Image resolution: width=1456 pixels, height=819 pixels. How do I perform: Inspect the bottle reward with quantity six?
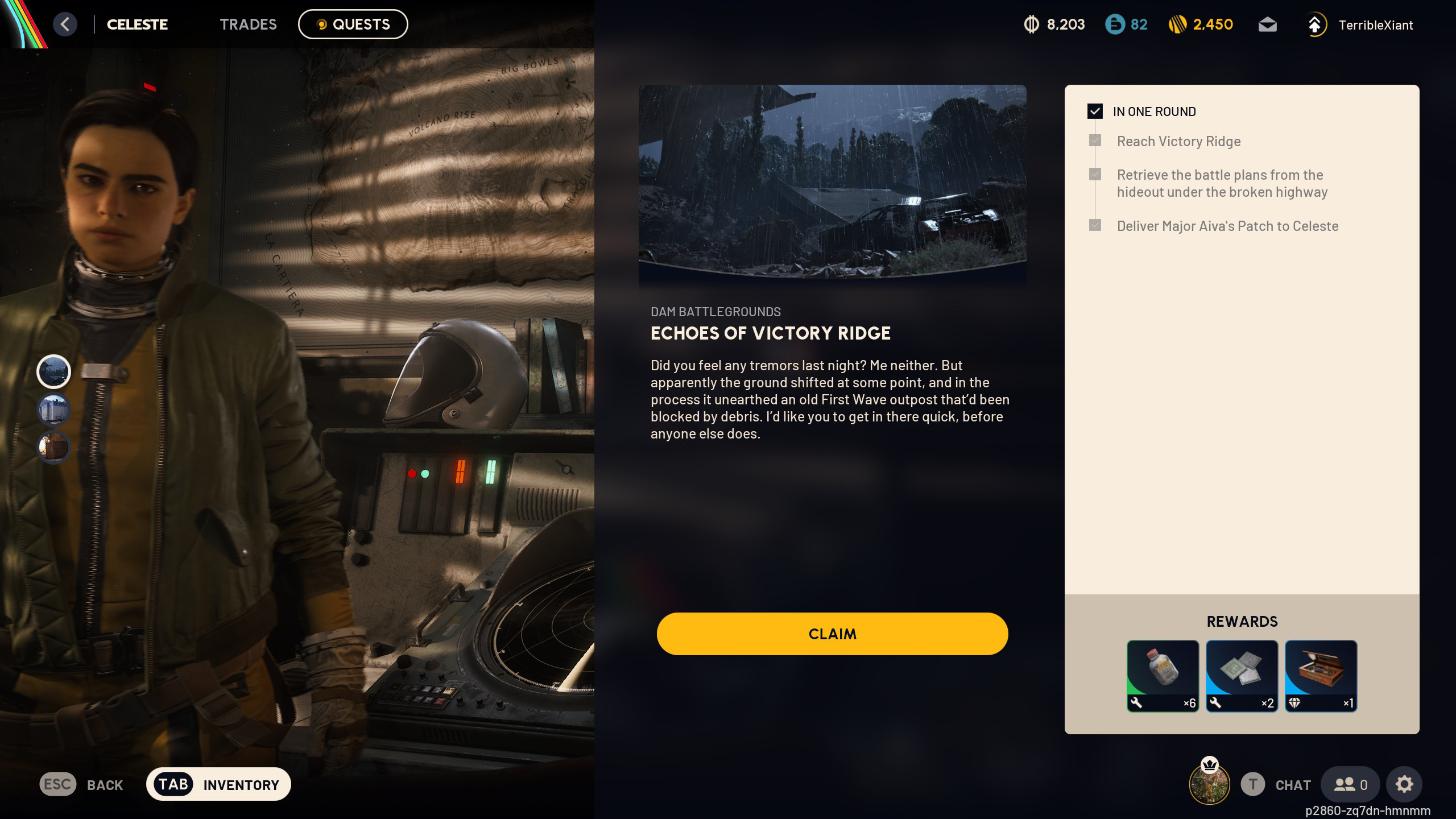pyautogui.click(x=1163, y=675)
